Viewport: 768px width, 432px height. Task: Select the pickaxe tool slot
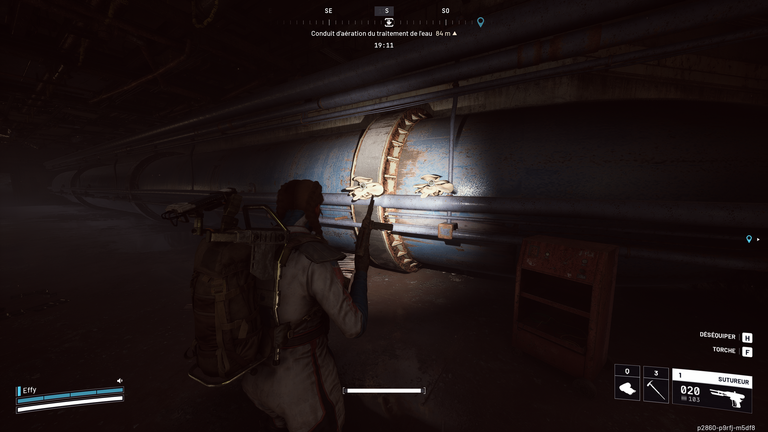click(x=656, y=385)
